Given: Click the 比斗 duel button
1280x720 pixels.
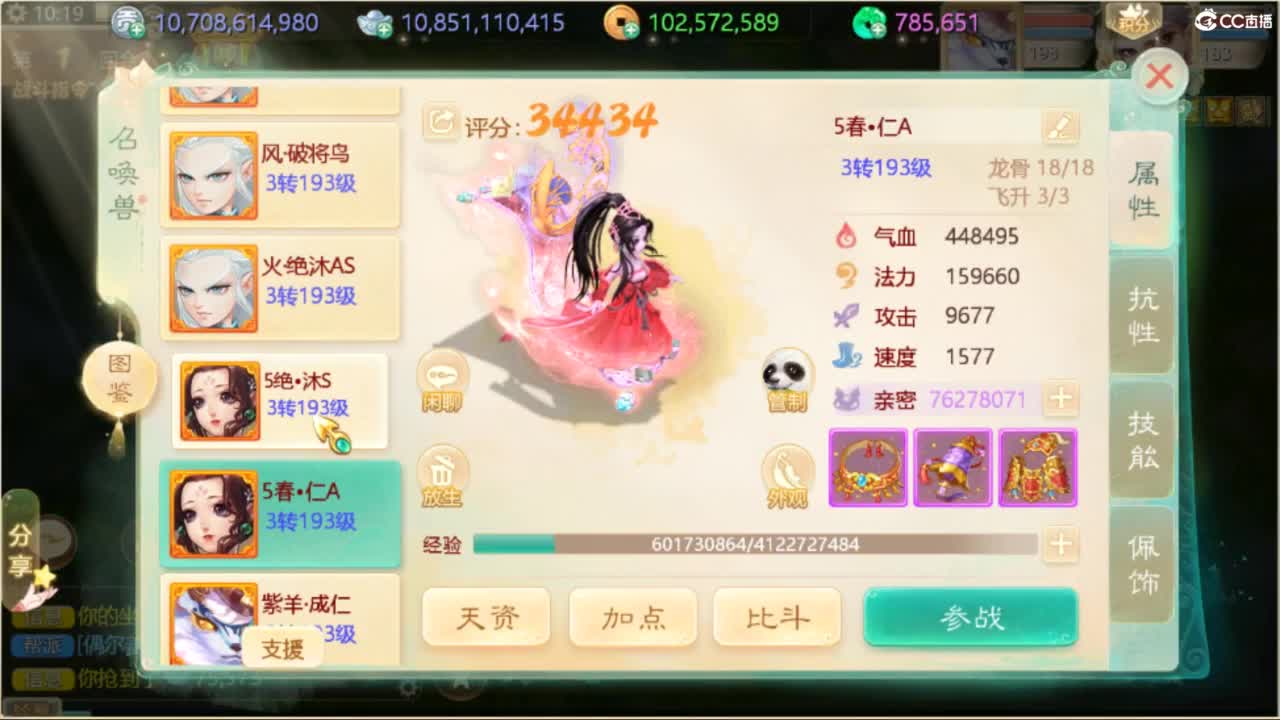Looking at the screenshot, I should tap(777, 617).
